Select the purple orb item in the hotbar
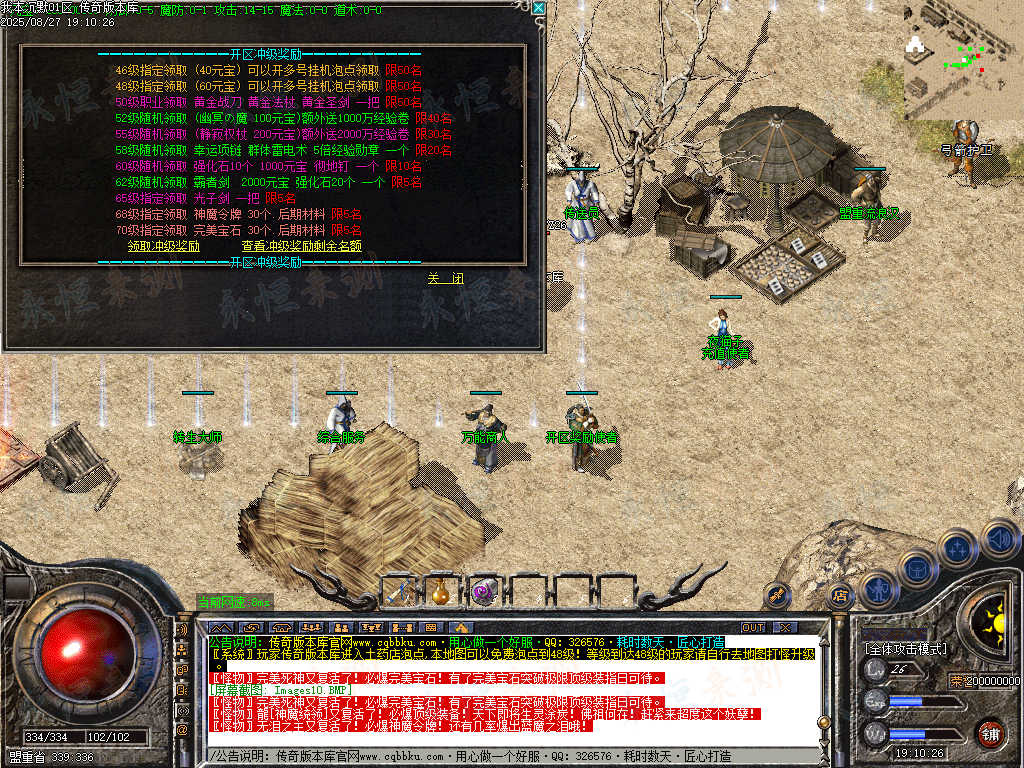This screenshot has height=768, width=1024. pos(485,591)
